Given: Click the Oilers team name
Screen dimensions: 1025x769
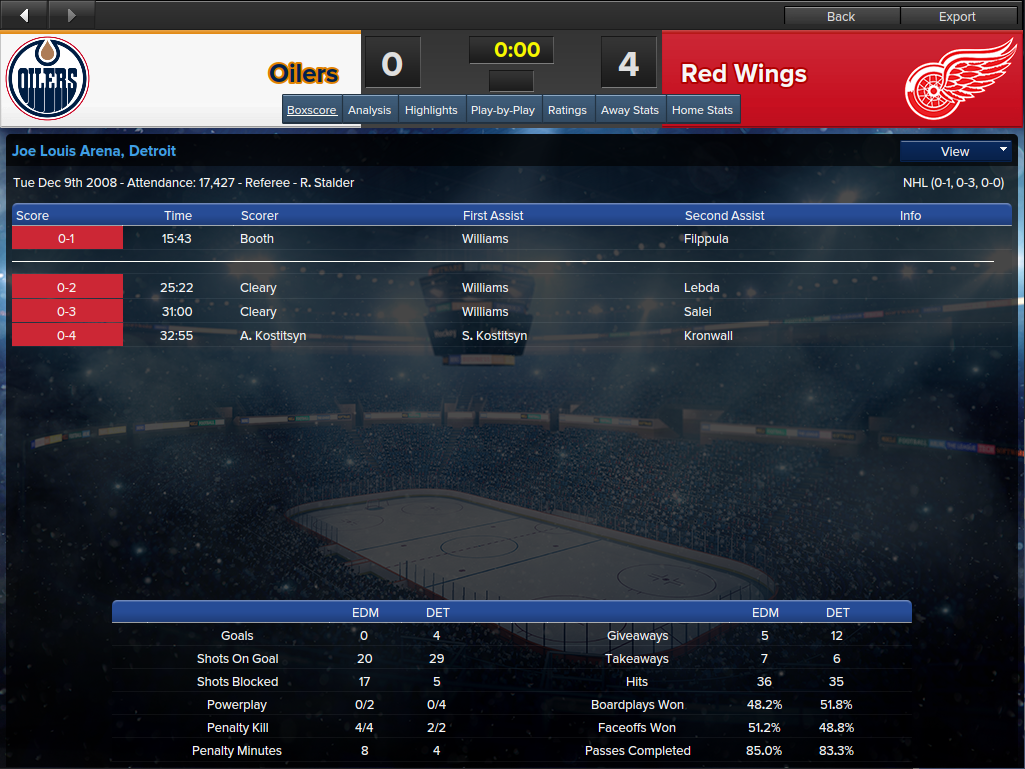Looking at the screenshot, I should tap(303, 74).
